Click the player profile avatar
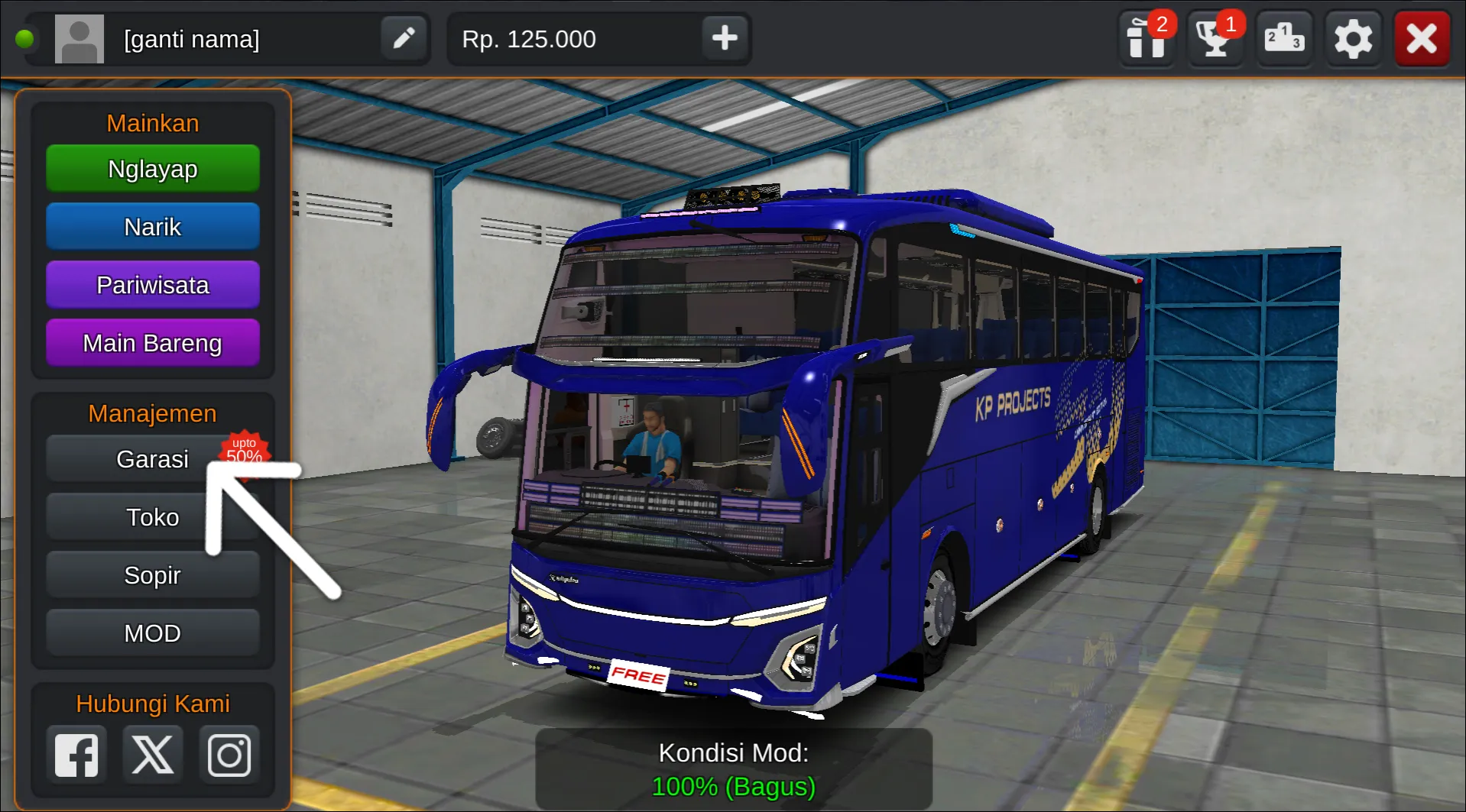 click(x=79, y=37)
